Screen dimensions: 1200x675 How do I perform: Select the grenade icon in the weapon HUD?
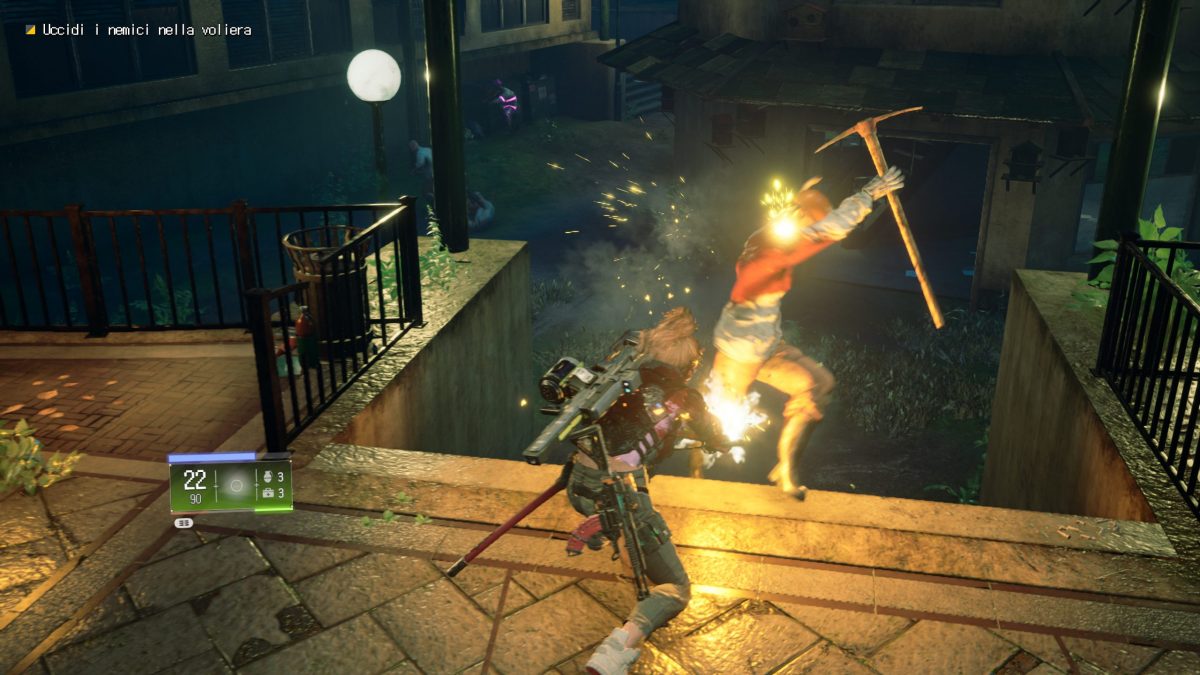coord(266,477)
